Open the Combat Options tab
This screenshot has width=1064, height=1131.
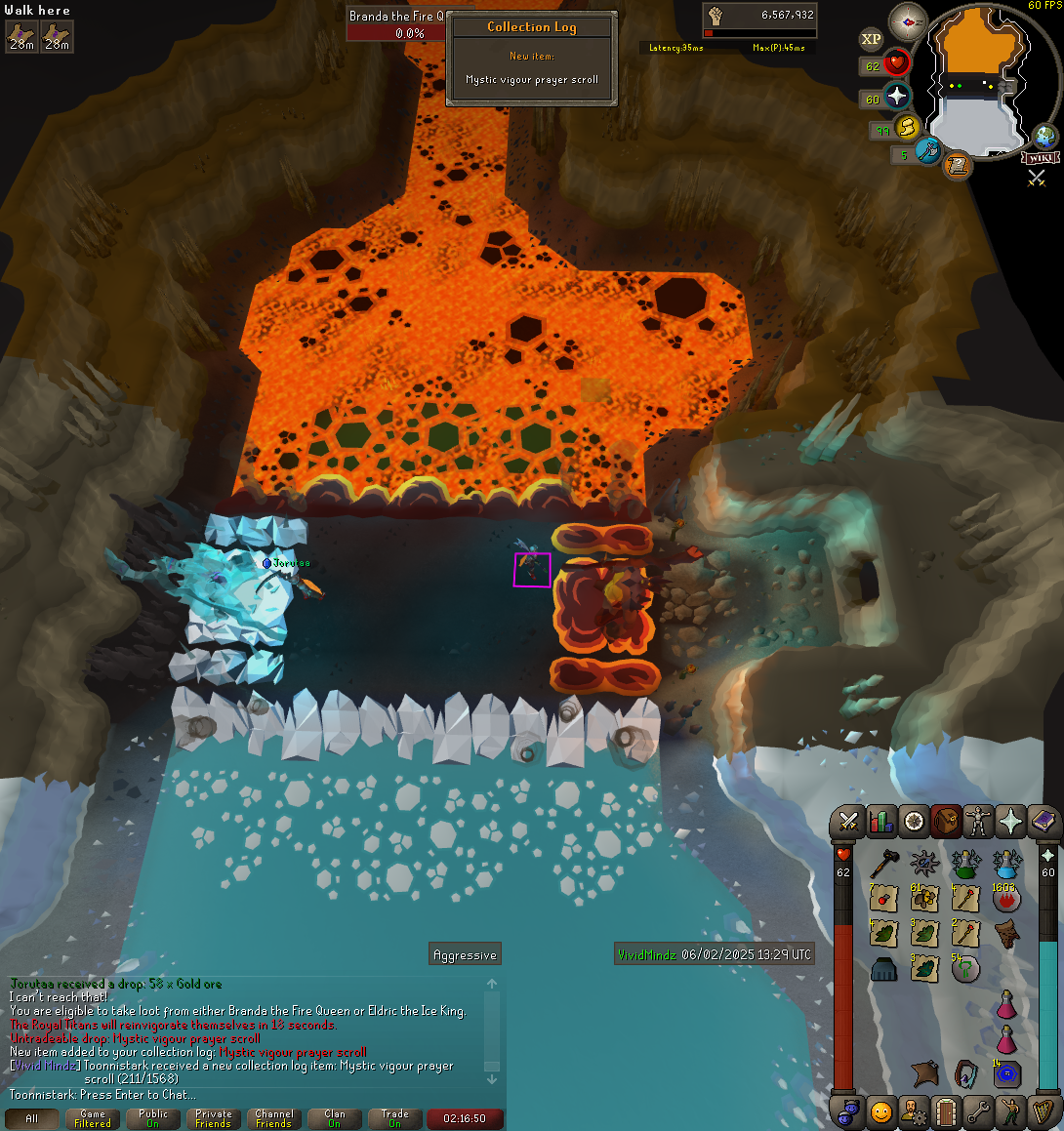848,822
